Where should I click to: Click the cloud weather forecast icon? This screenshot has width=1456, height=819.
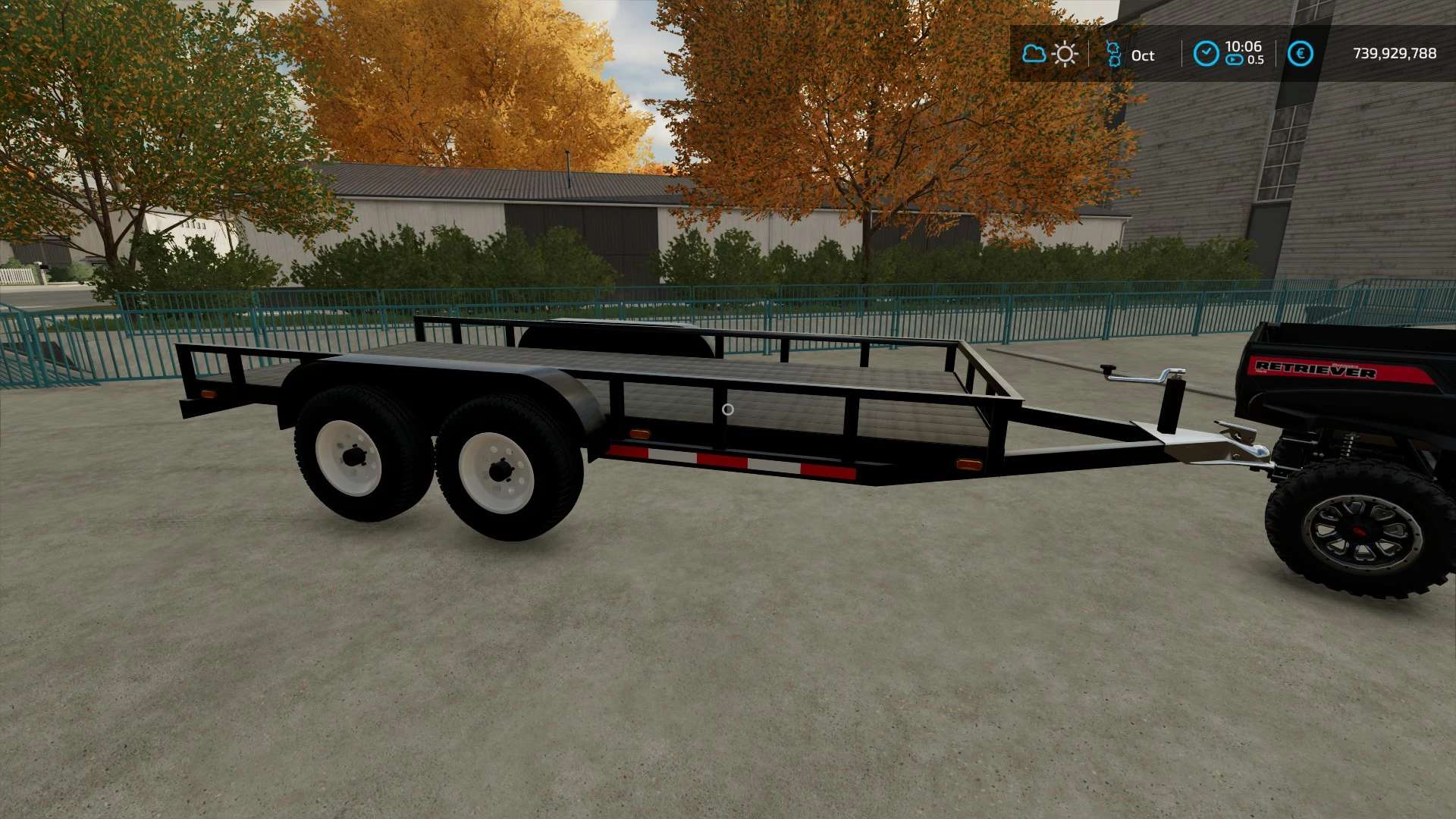[x=1034, y=54]
